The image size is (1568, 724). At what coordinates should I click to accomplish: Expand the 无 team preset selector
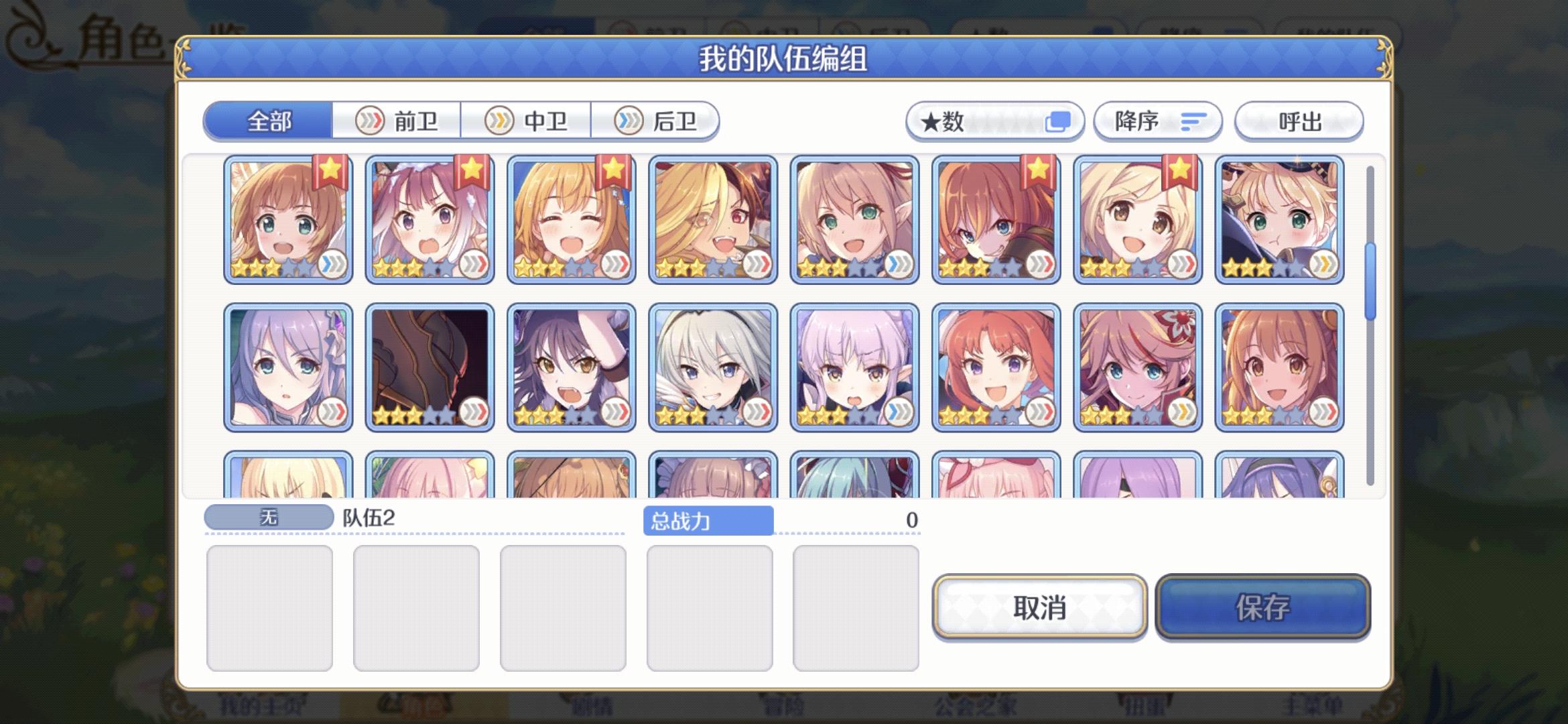pos(268,515)
